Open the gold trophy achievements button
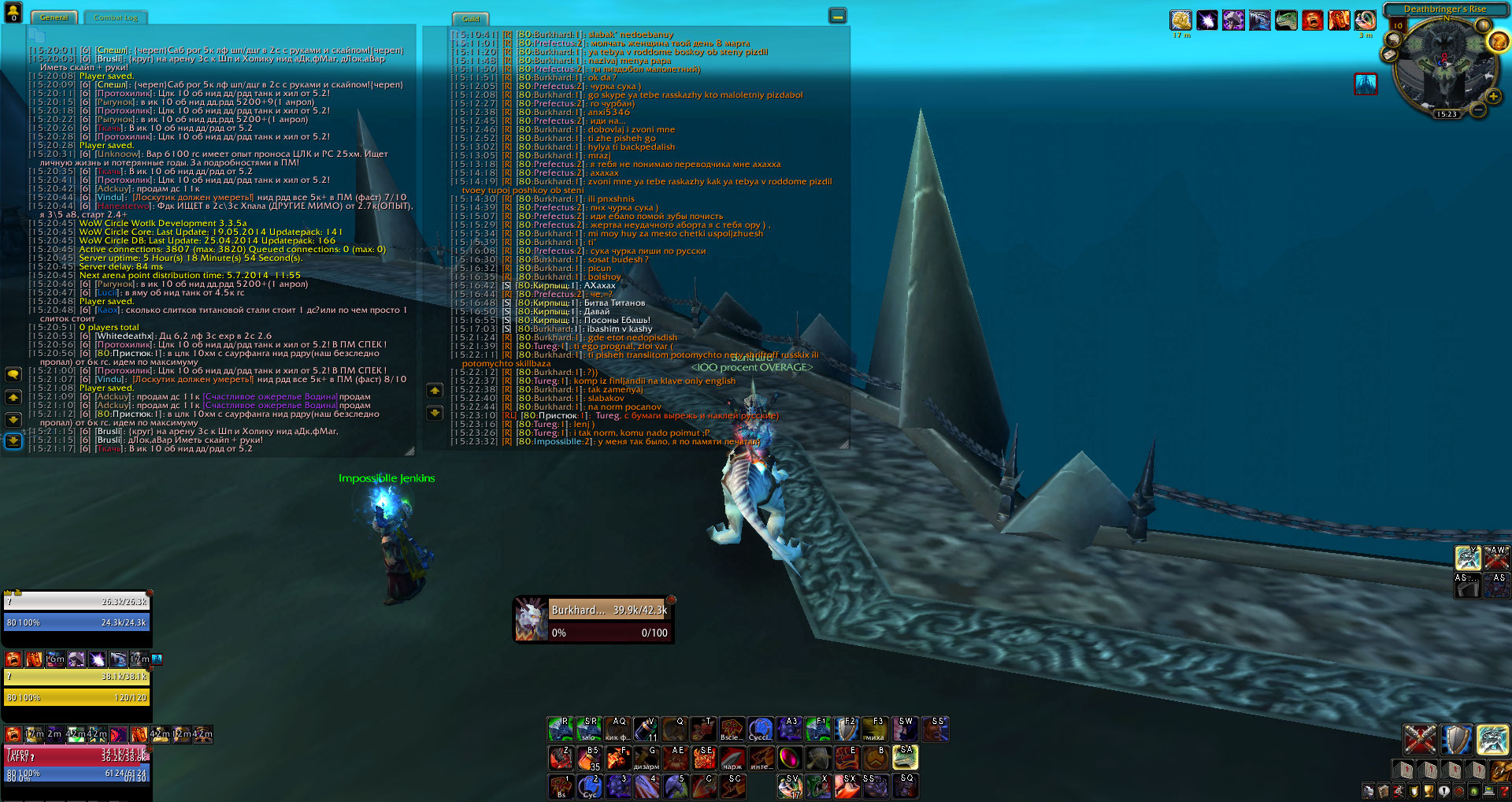This screenshot has height=802, width=1512. pyautogui.click(x=1428, y=792)
